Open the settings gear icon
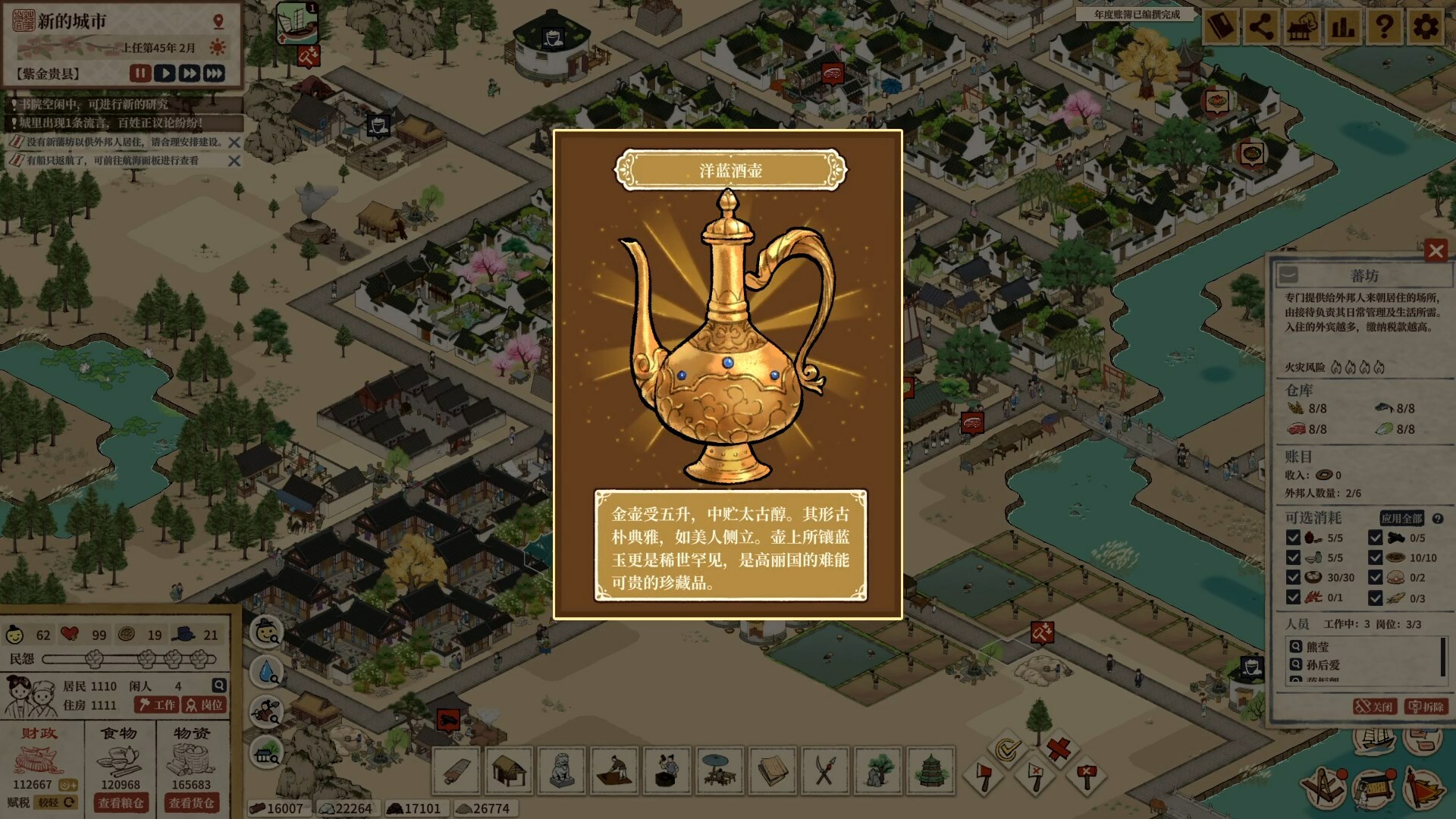 [1426, 26]
